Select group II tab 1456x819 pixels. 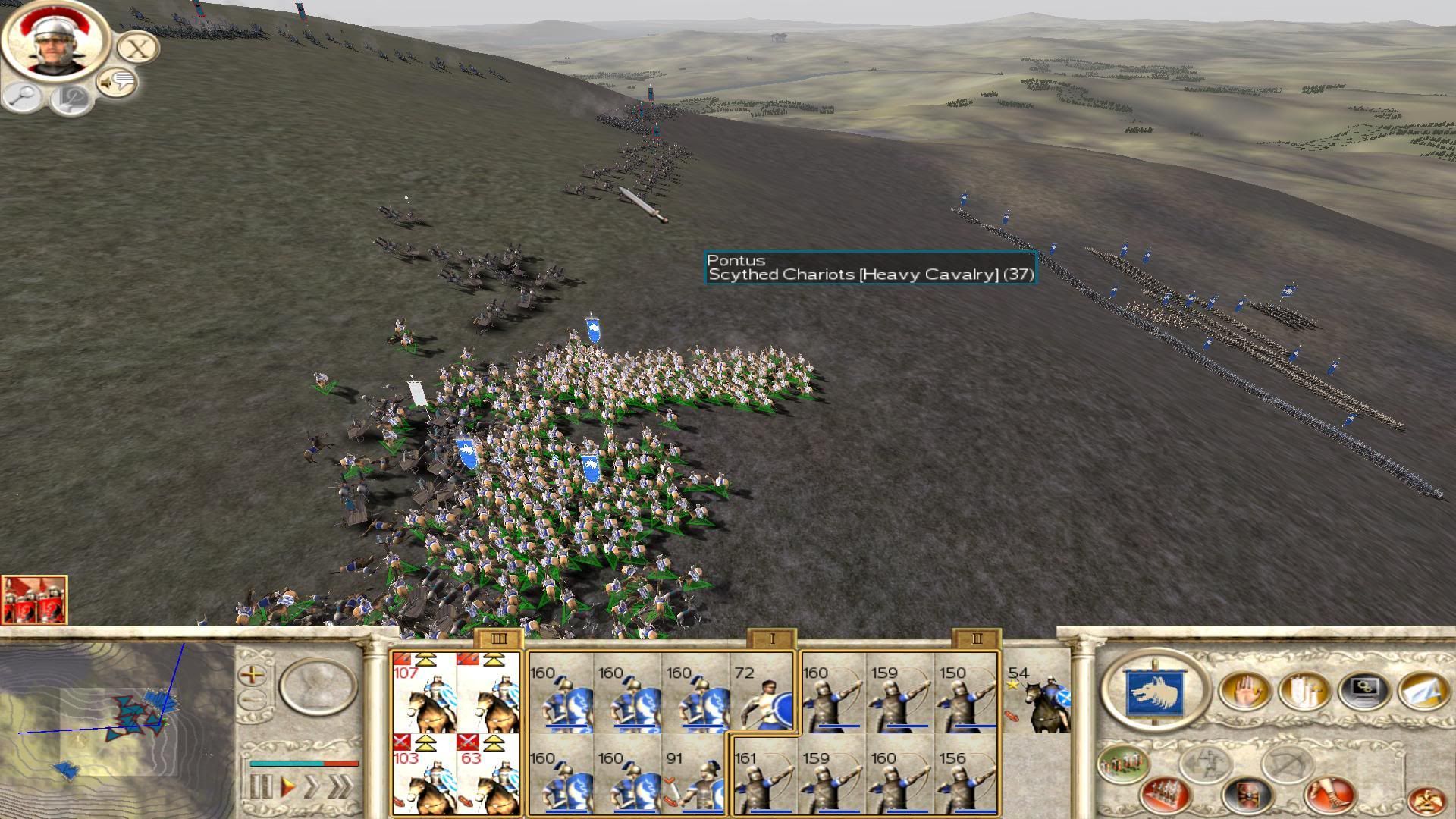[x=976, y=639]
